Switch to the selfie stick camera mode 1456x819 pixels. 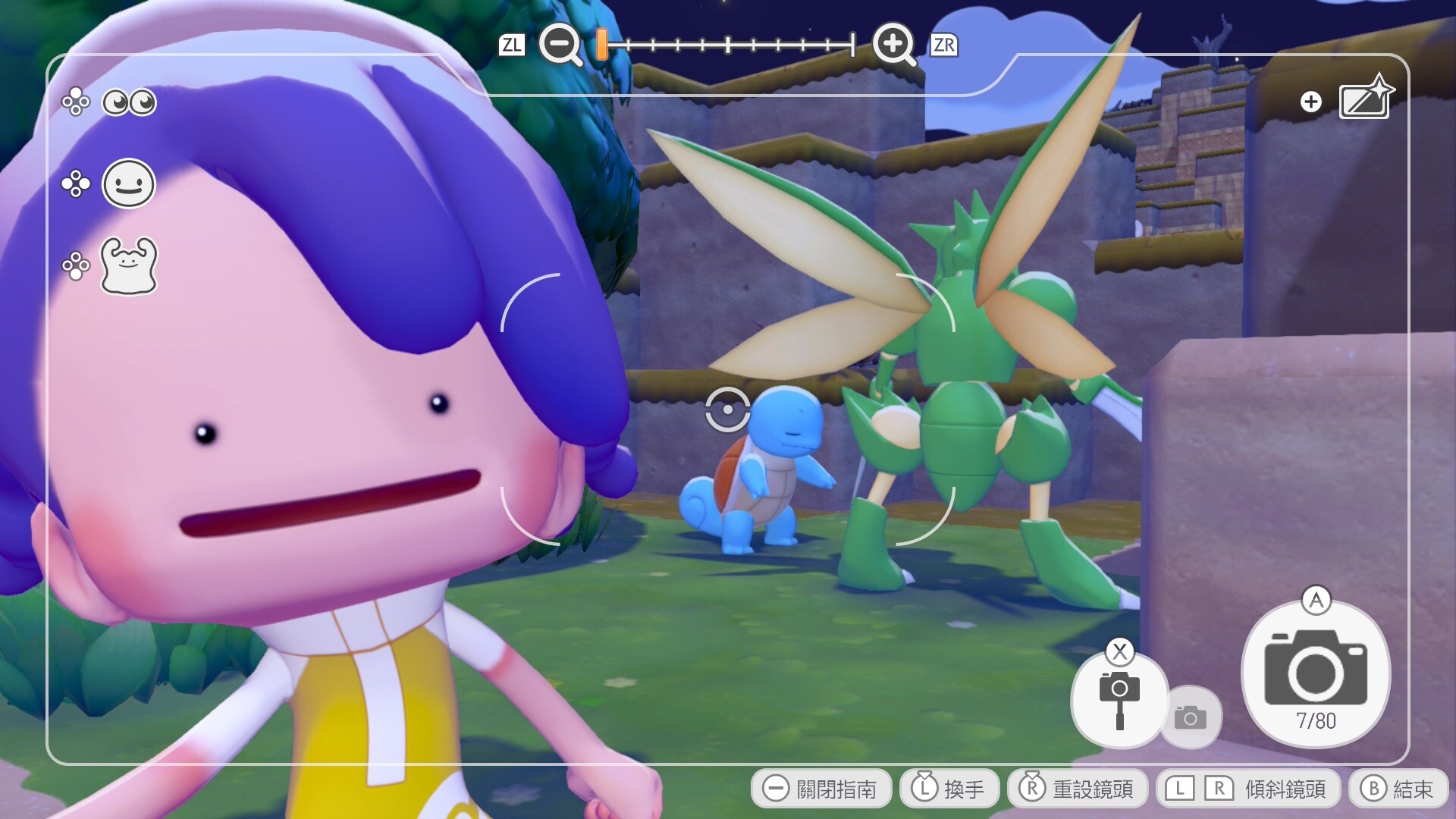tap(1119, 699)
